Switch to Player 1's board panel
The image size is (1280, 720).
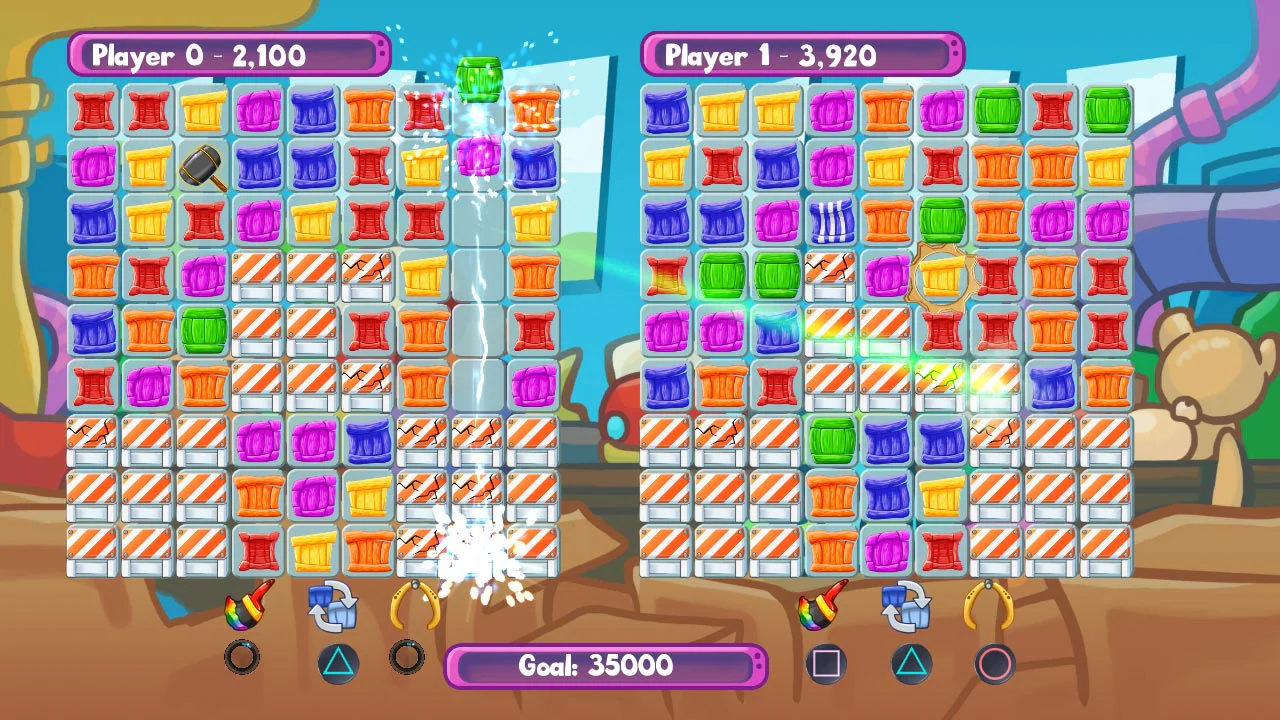888,330
